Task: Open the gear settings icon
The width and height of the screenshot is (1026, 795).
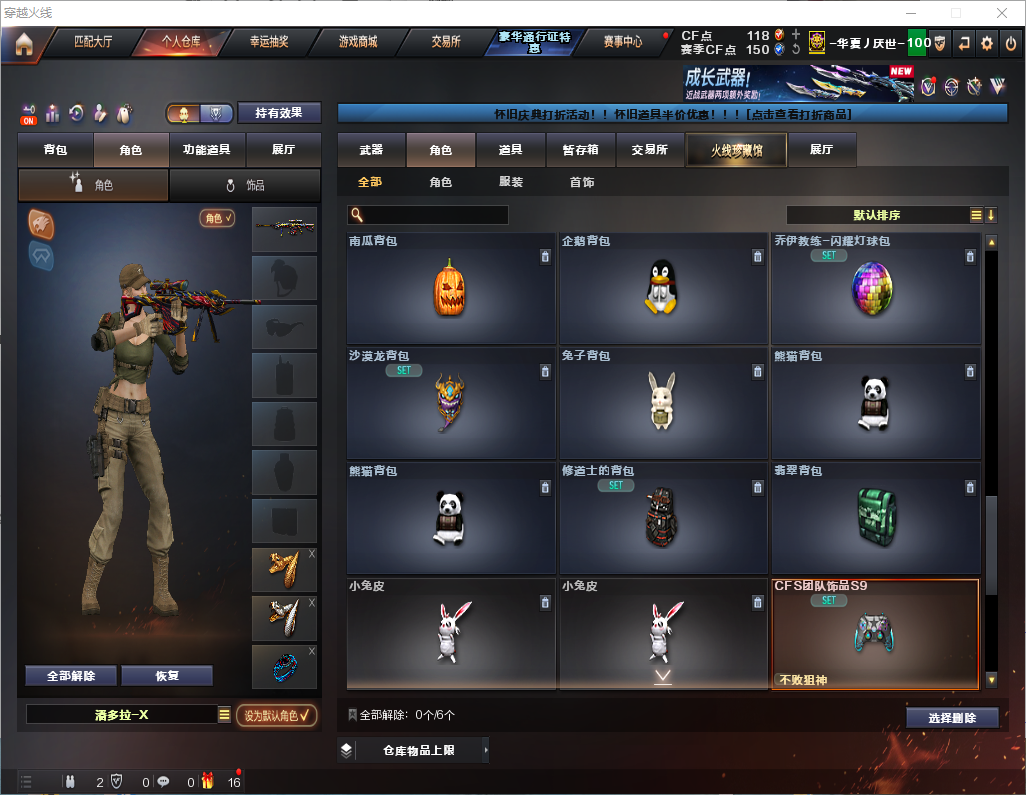Action: tap(987, 43)
